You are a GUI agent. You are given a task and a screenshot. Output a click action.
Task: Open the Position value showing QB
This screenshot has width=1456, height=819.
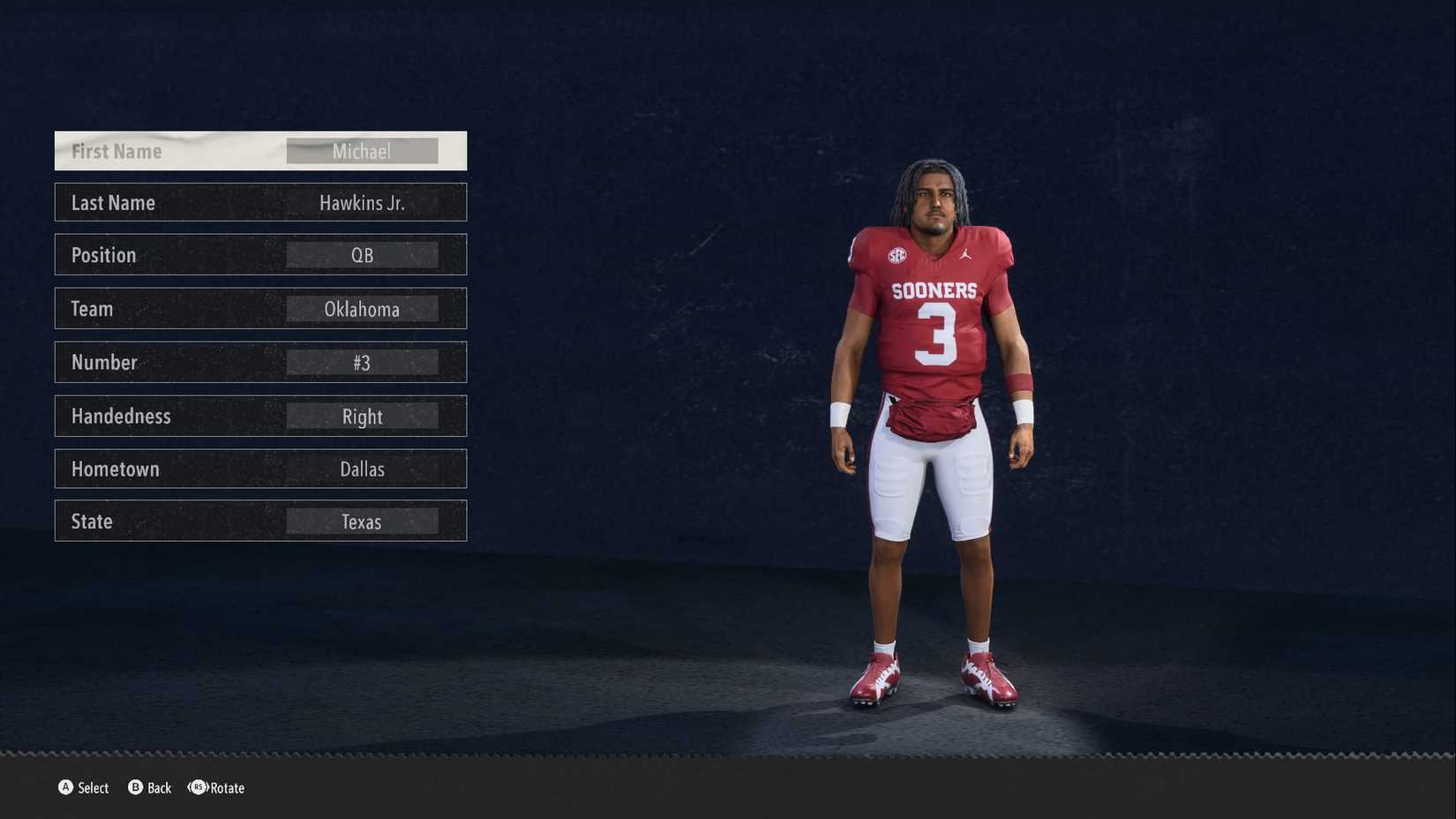point(362,255)
